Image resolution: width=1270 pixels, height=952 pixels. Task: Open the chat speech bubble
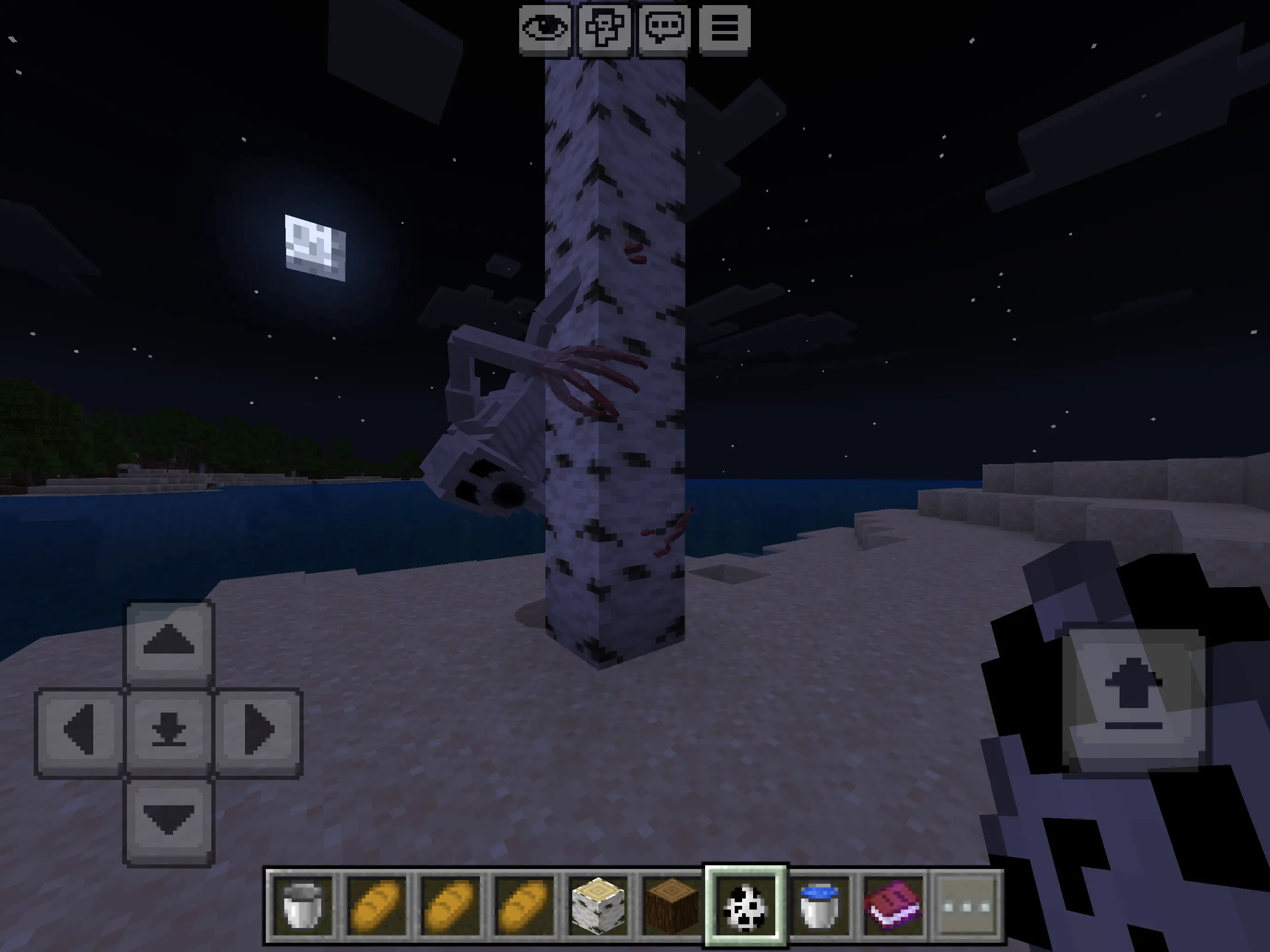pyautogui.click(x=664, y=29)
